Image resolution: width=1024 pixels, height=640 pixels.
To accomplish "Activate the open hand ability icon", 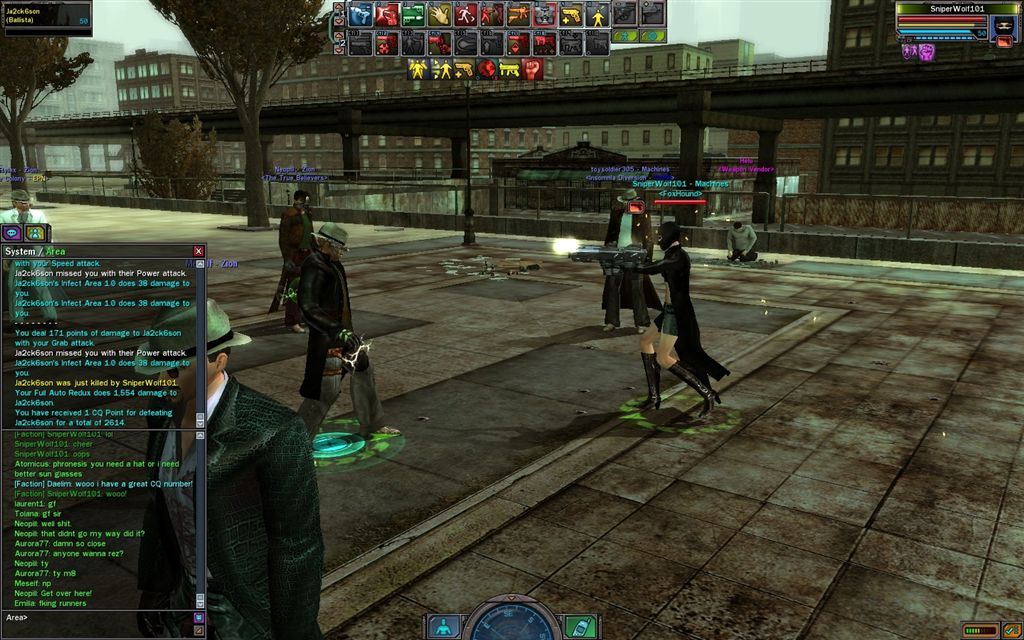I will point(439,14).
